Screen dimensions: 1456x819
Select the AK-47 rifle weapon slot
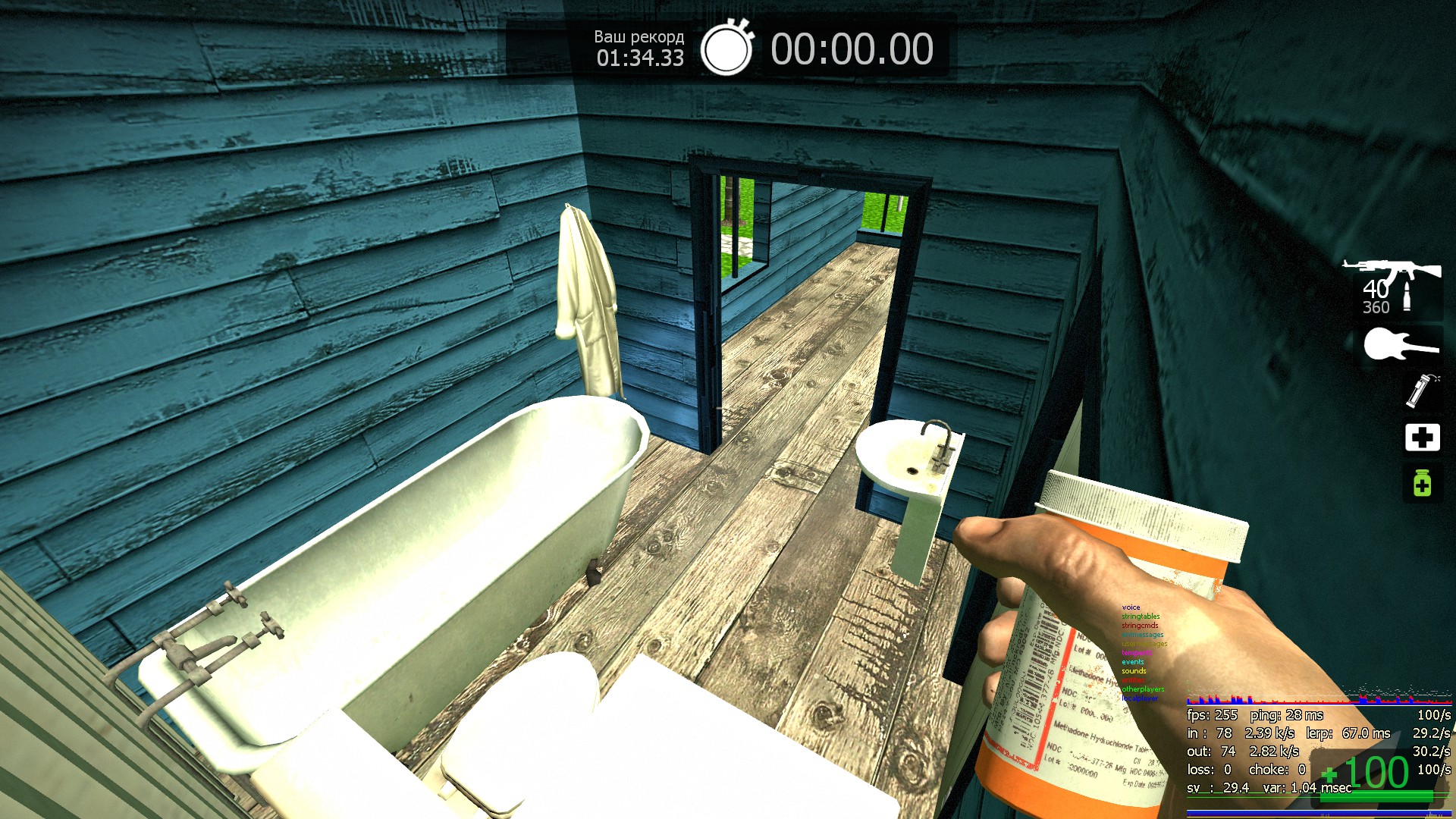(x=1392, y=271)
